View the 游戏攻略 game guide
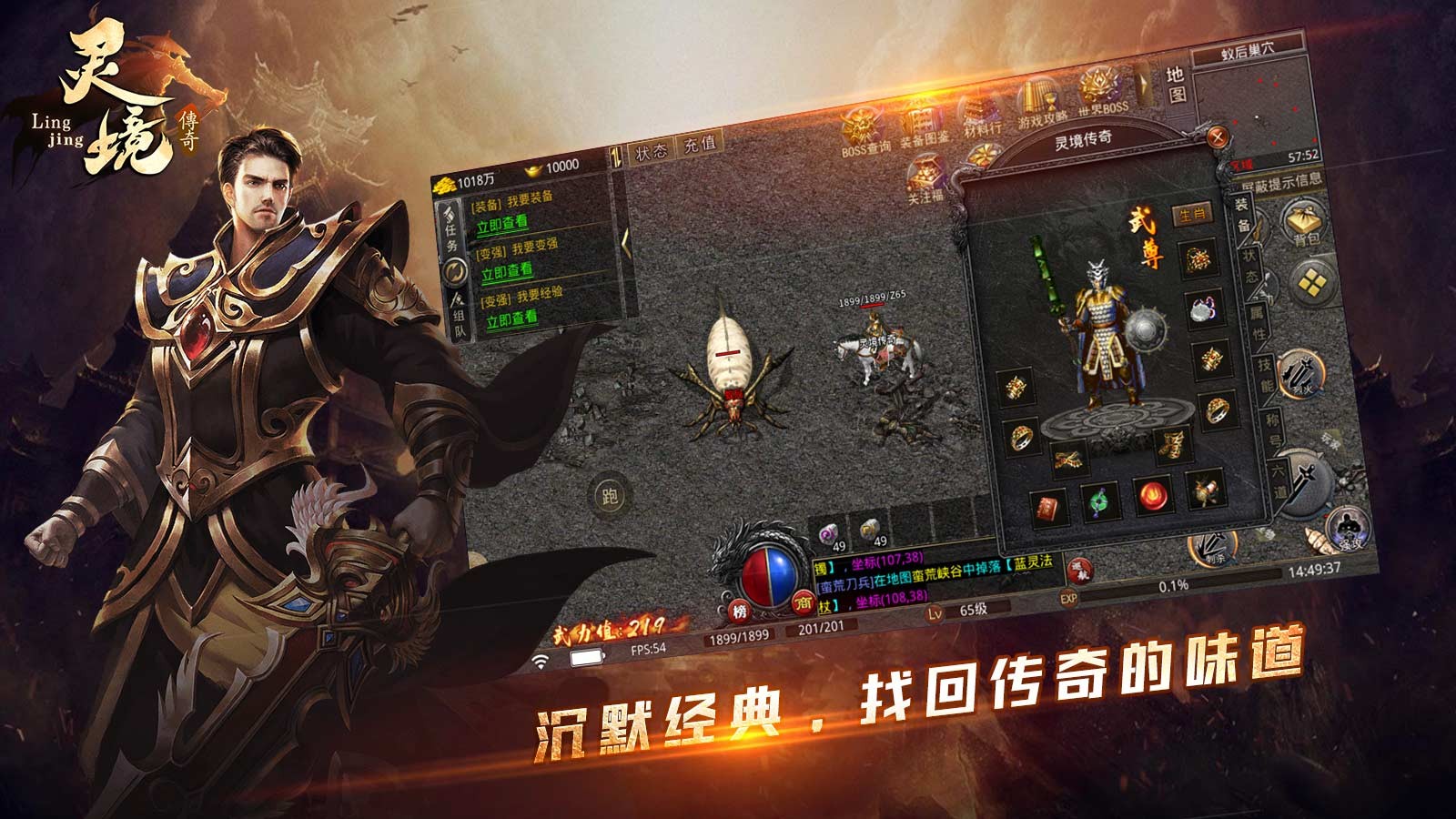 (1037, 98)
